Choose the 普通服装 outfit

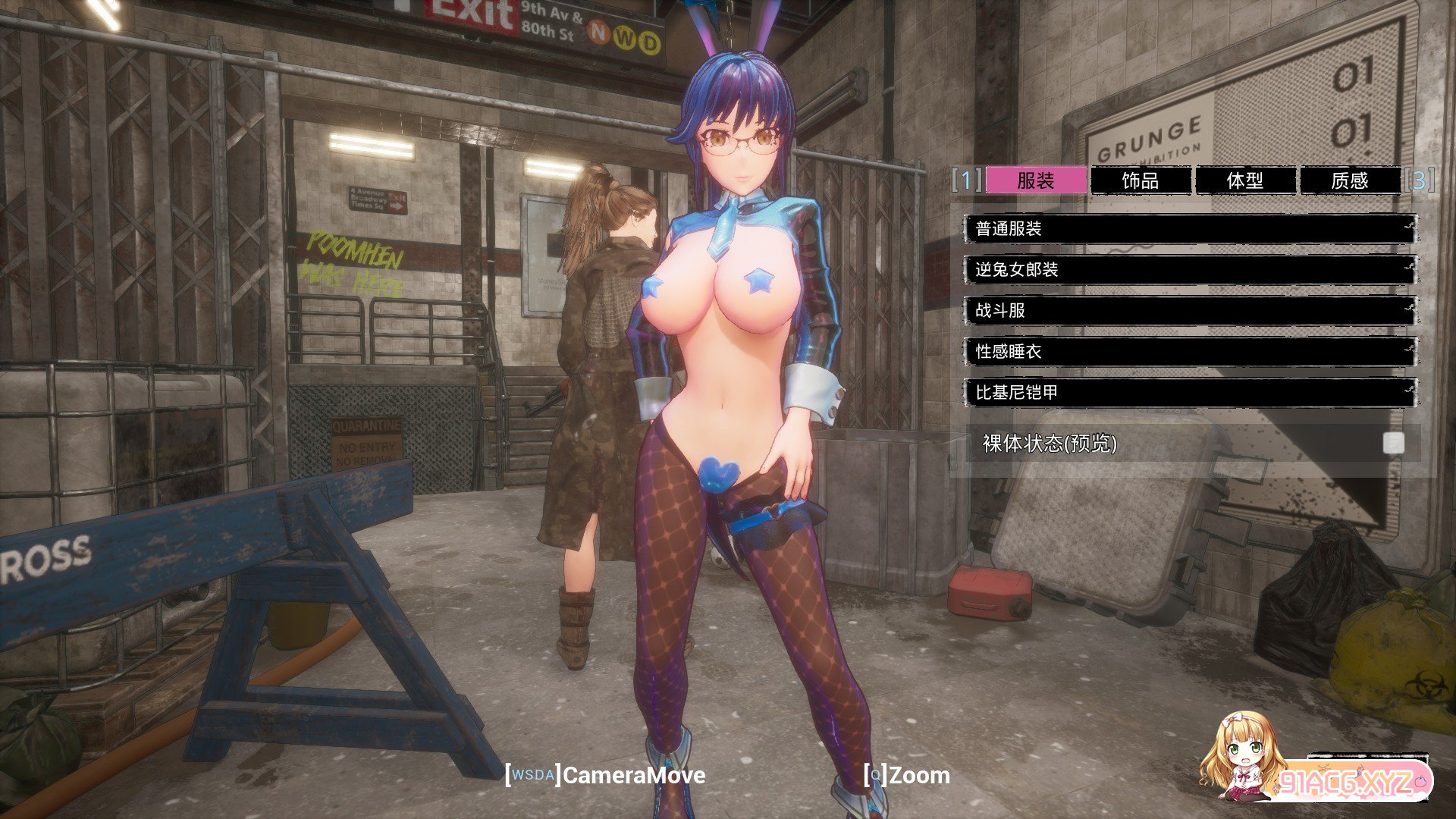coord(1189,229)
